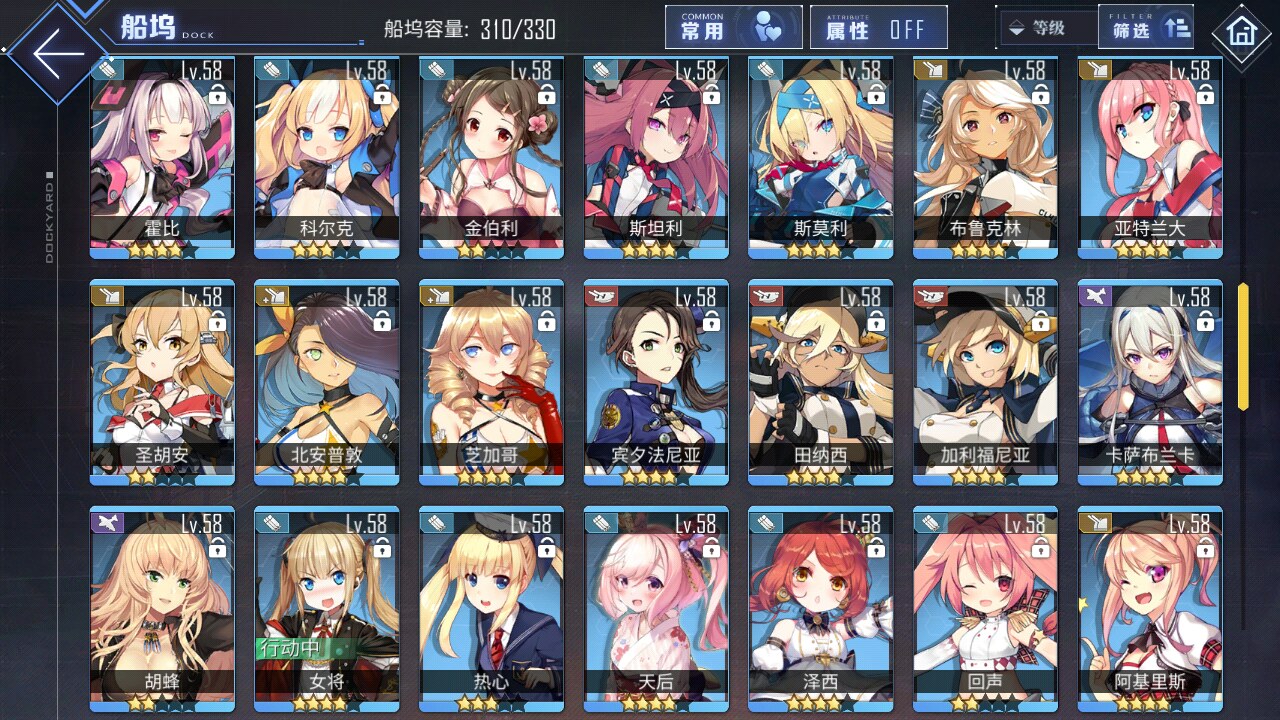Go back using the arrow button
The width and height of the screenshot is (1280, 720).
click(58, 54)
